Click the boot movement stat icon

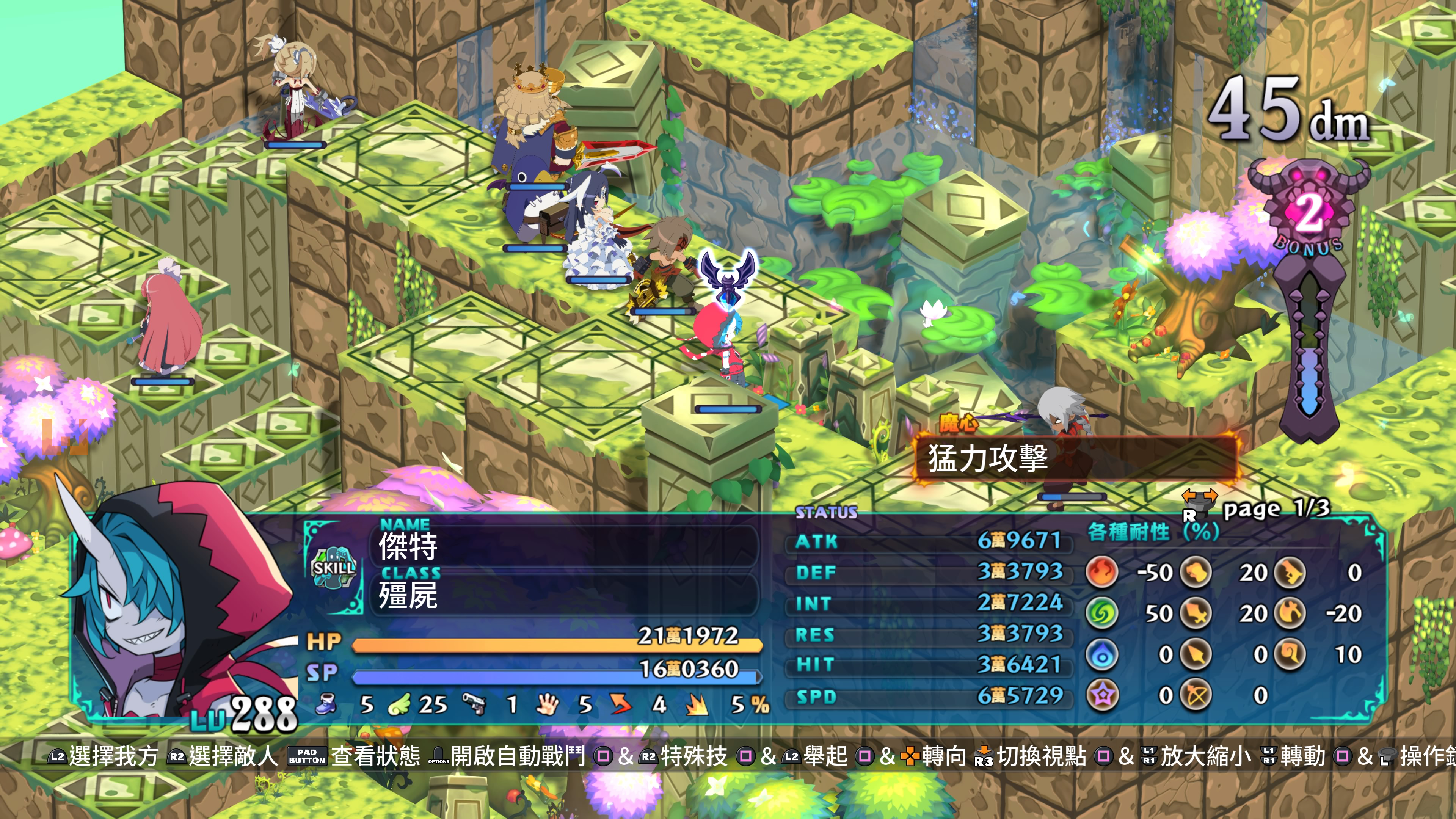click(x=326, y=704)
